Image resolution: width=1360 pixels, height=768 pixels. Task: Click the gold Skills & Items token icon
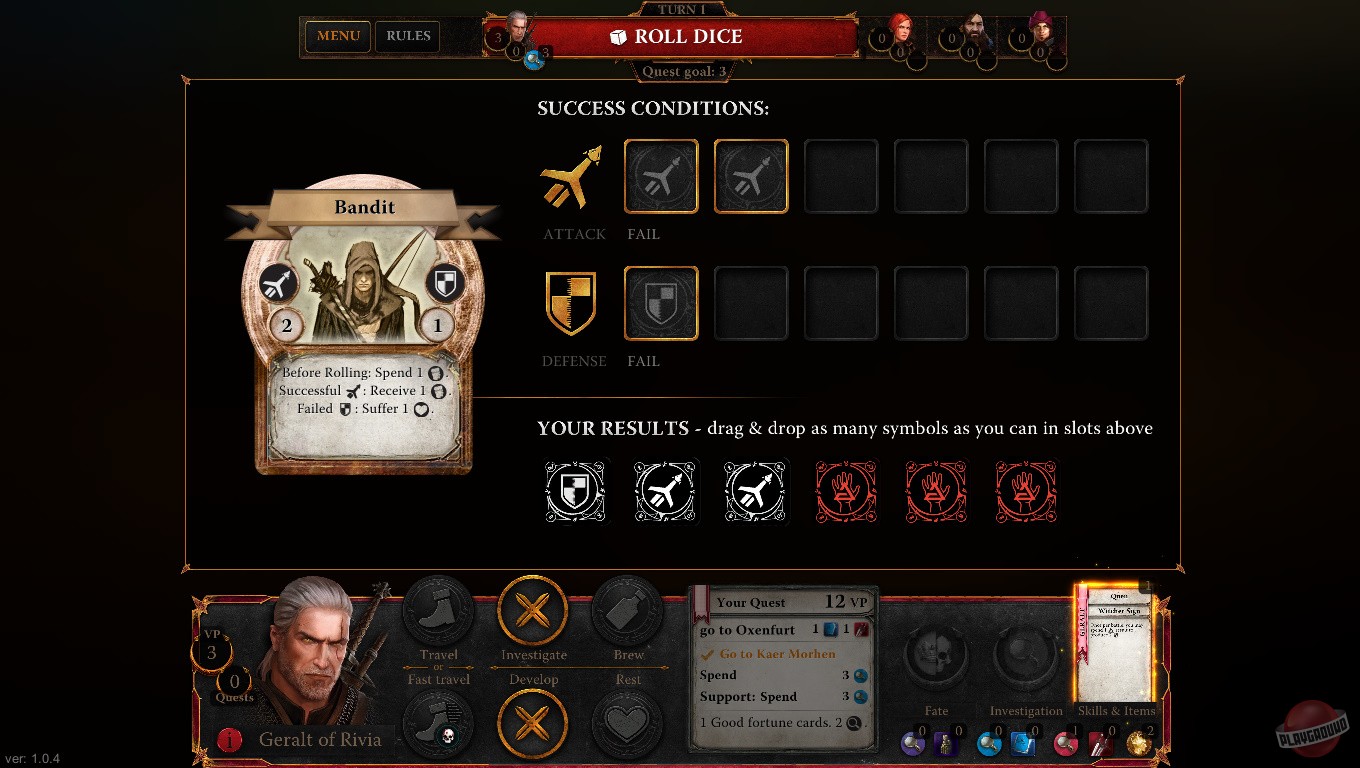pyautogui.click(x=1137, y=744)
